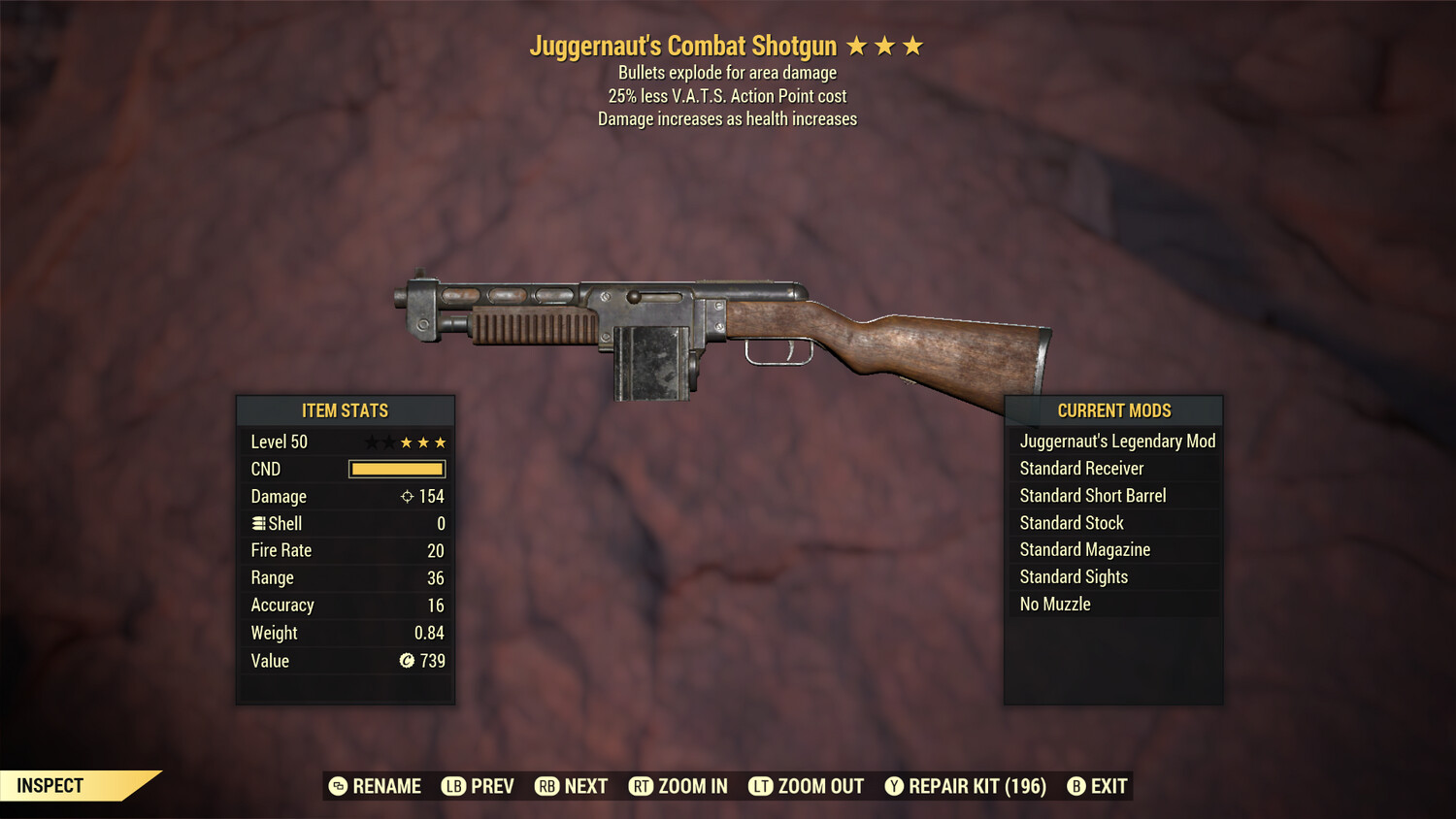Click the crosshair icon beside Damage
Image resolution: width=1456 pixels, height=819 pixels.
click(x=409, y=496)
